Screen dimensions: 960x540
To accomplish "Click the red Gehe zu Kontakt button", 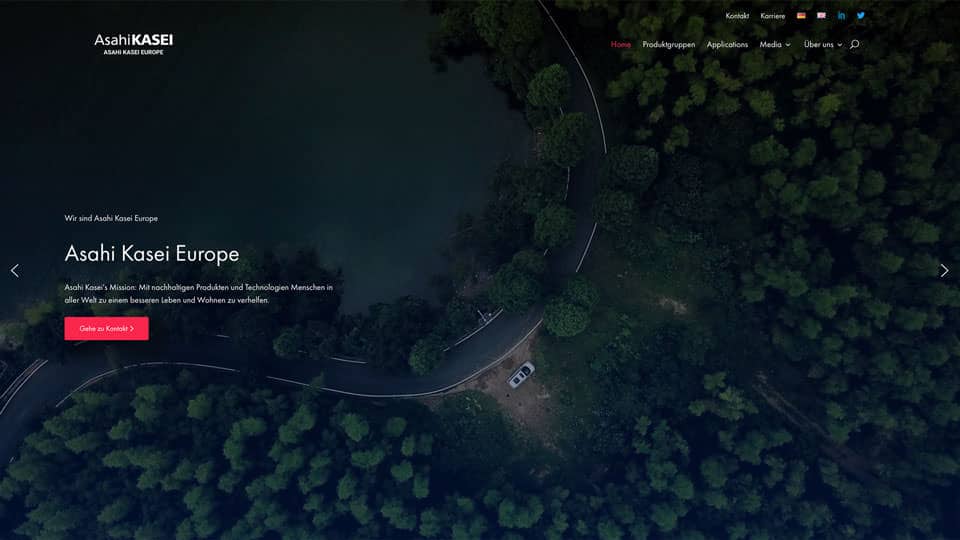I will click(x=106, y=328).
